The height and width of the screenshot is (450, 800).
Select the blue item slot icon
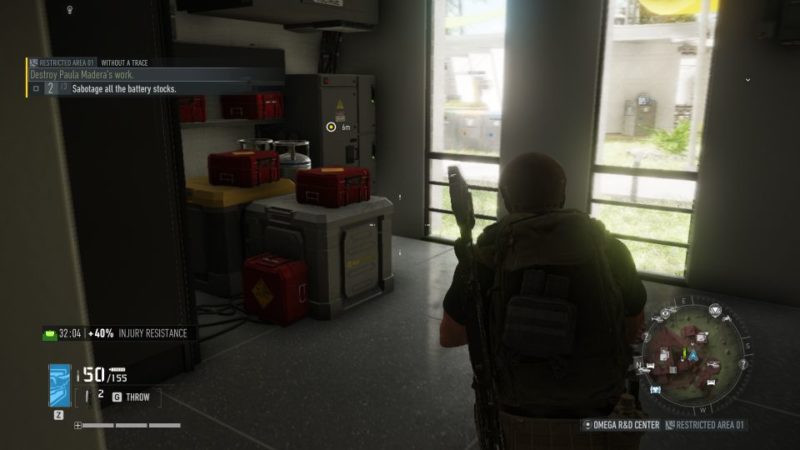point(60,385)
